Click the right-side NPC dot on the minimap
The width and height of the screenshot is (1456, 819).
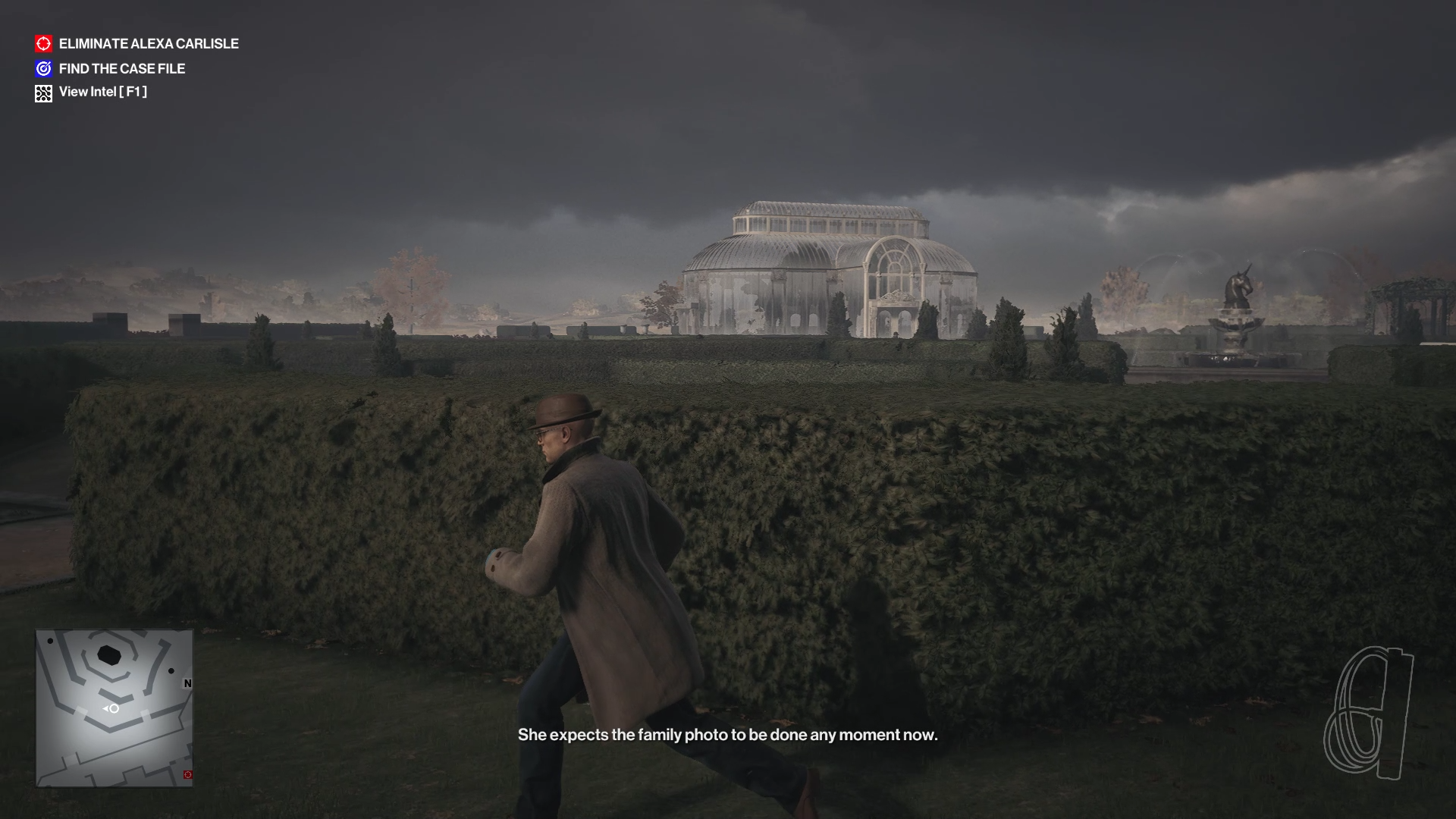(170, 670)
